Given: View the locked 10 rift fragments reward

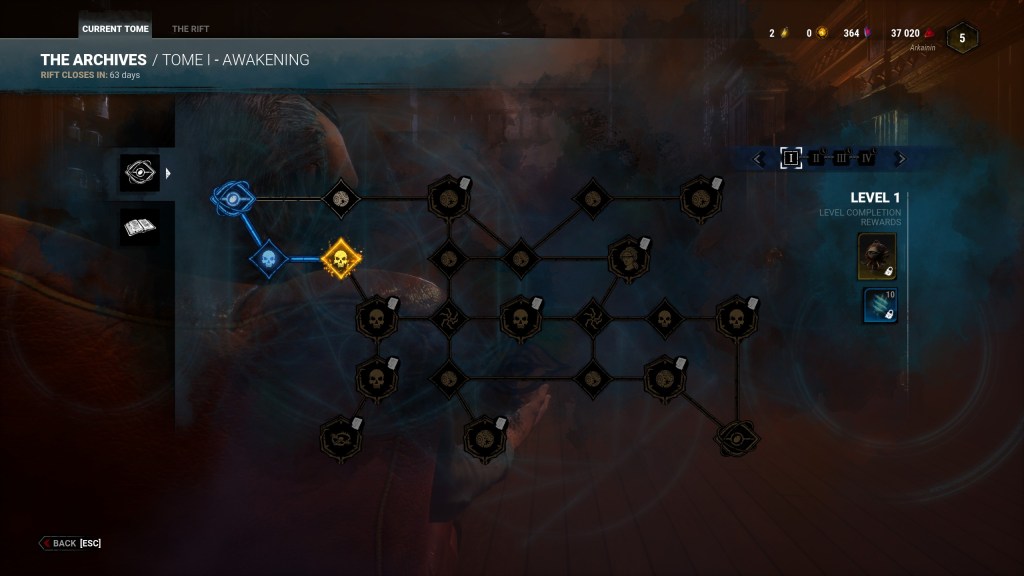Looking at the screenshot, I should pos(879,305).
